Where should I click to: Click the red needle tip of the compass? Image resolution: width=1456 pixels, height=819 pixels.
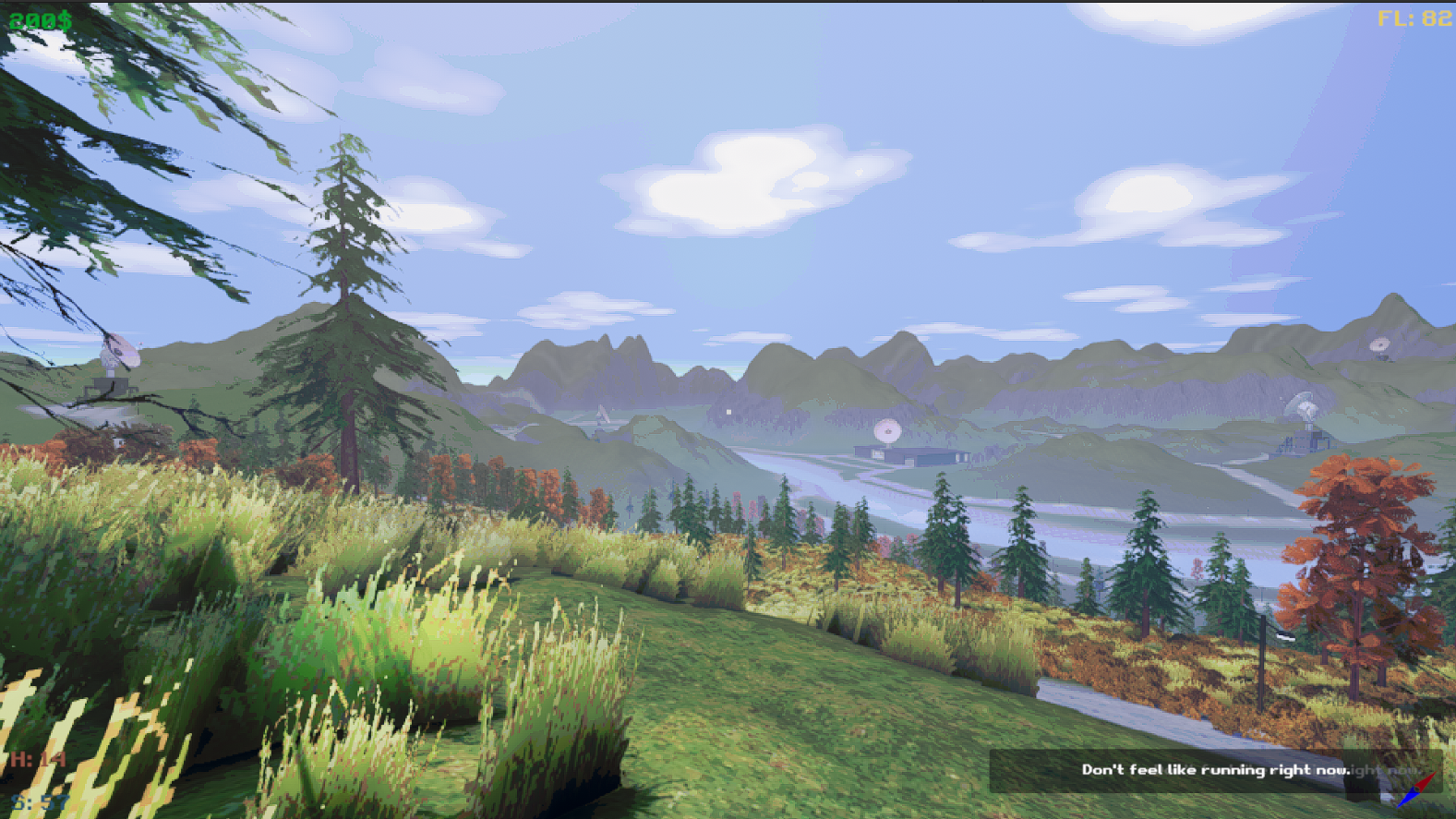(1437, 772)
